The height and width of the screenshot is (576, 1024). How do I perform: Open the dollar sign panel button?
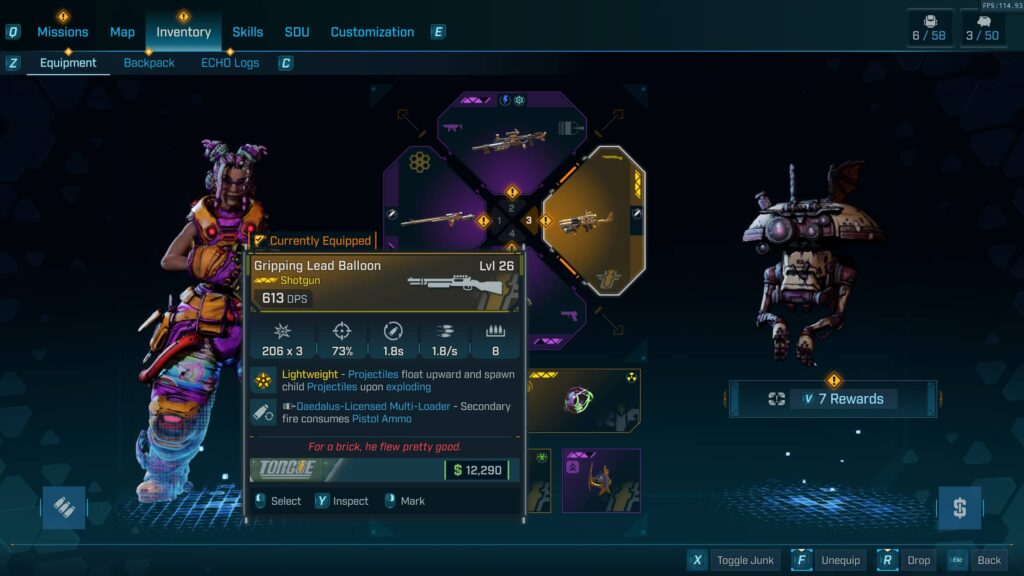point(959,508)
